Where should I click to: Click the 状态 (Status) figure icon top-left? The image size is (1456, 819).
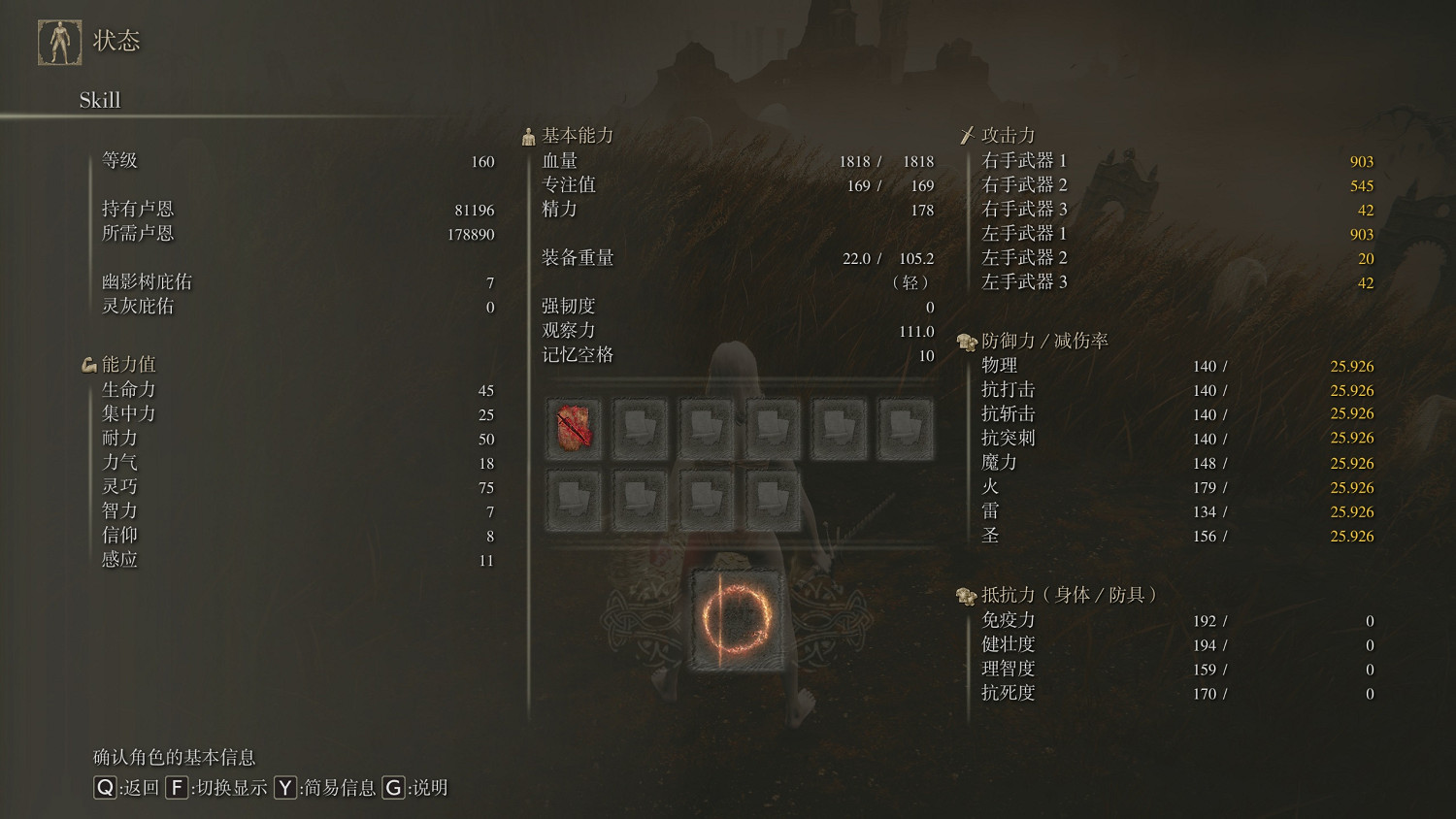(60, 41)
